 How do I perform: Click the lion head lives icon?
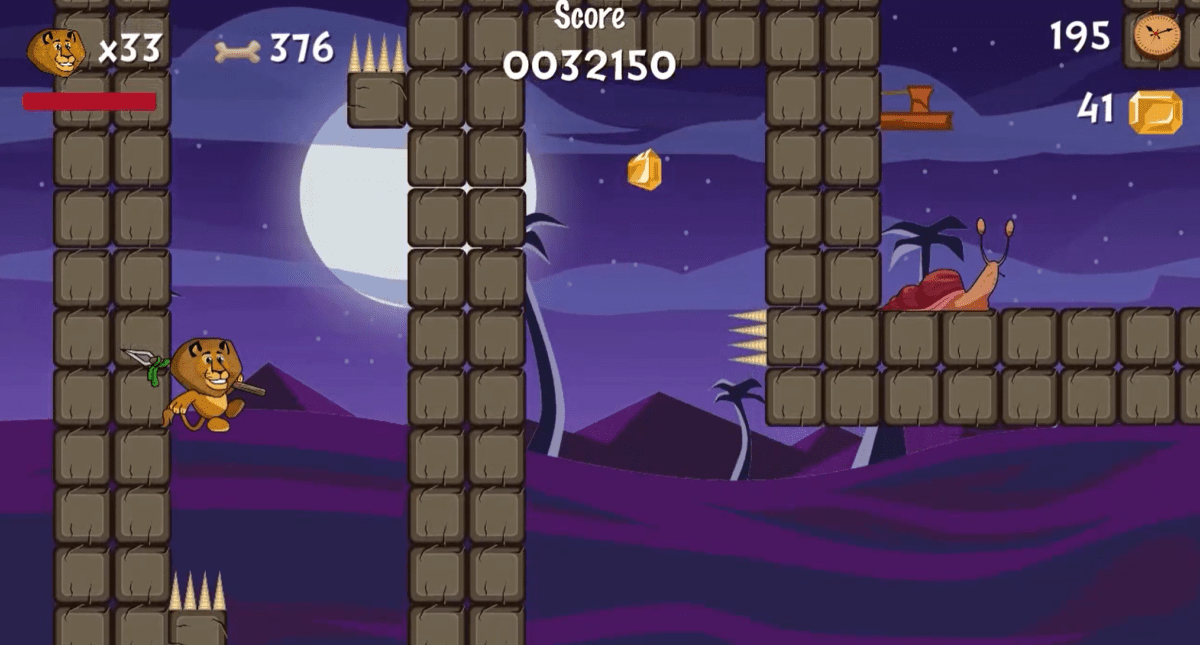click(56, 51)
